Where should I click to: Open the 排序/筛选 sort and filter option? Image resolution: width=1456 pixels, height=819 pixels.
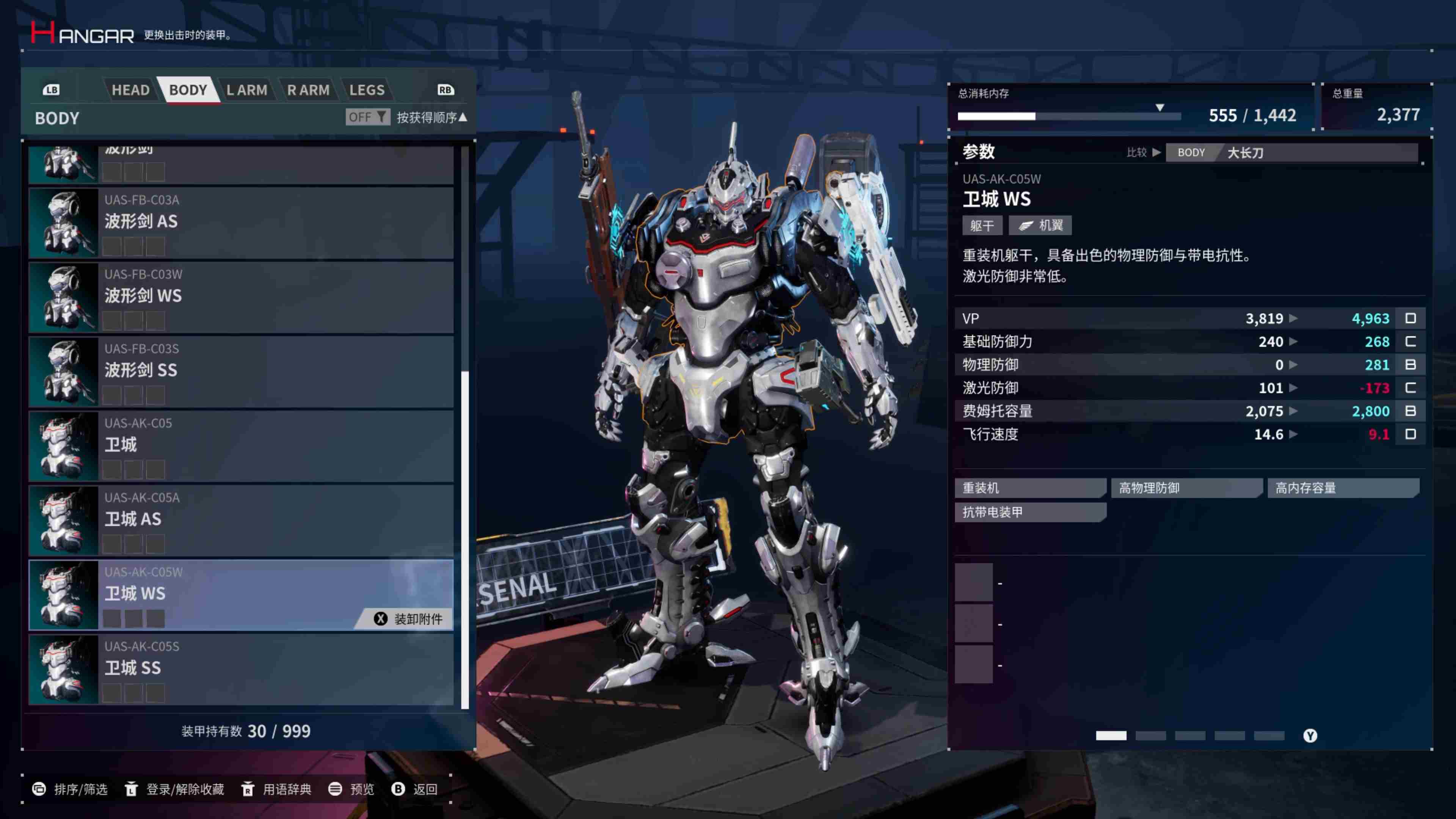[71, 789]
